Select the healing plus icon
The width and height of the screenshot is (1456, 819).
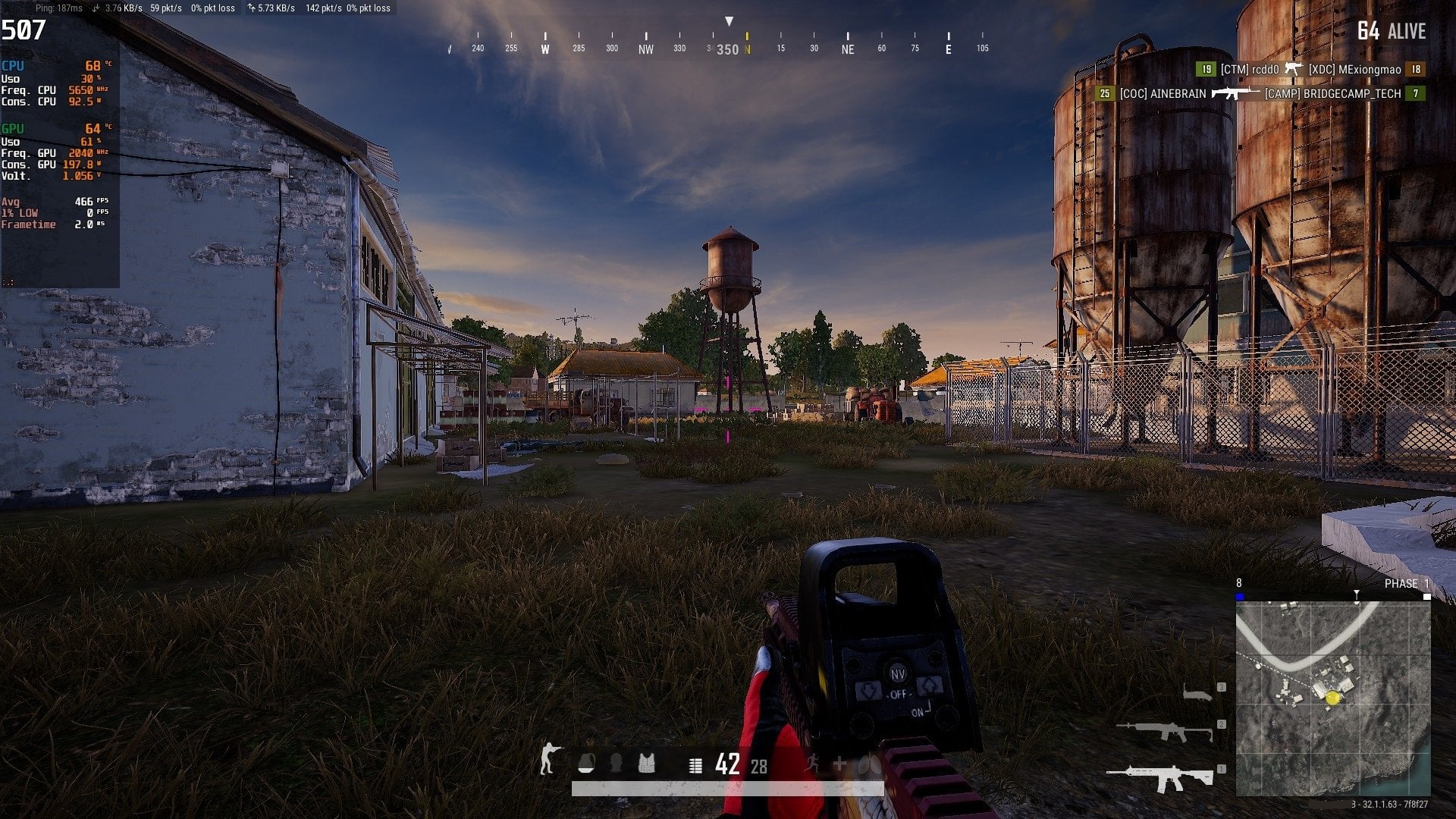pos(839,764)
